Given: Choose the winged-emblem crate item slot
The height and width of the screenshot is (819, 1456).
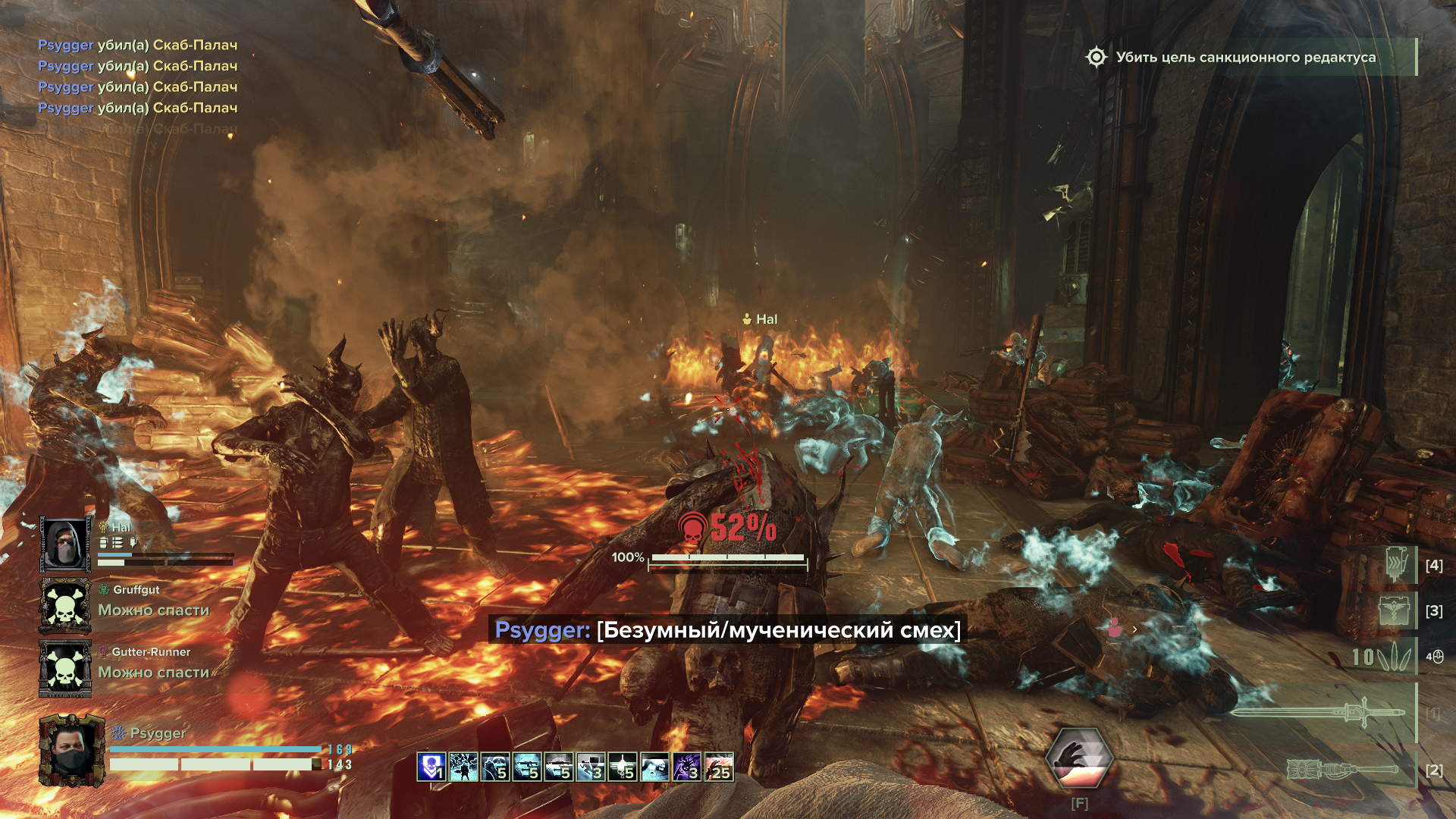Looking at the screenshot, I should (x=1394, y=610).
